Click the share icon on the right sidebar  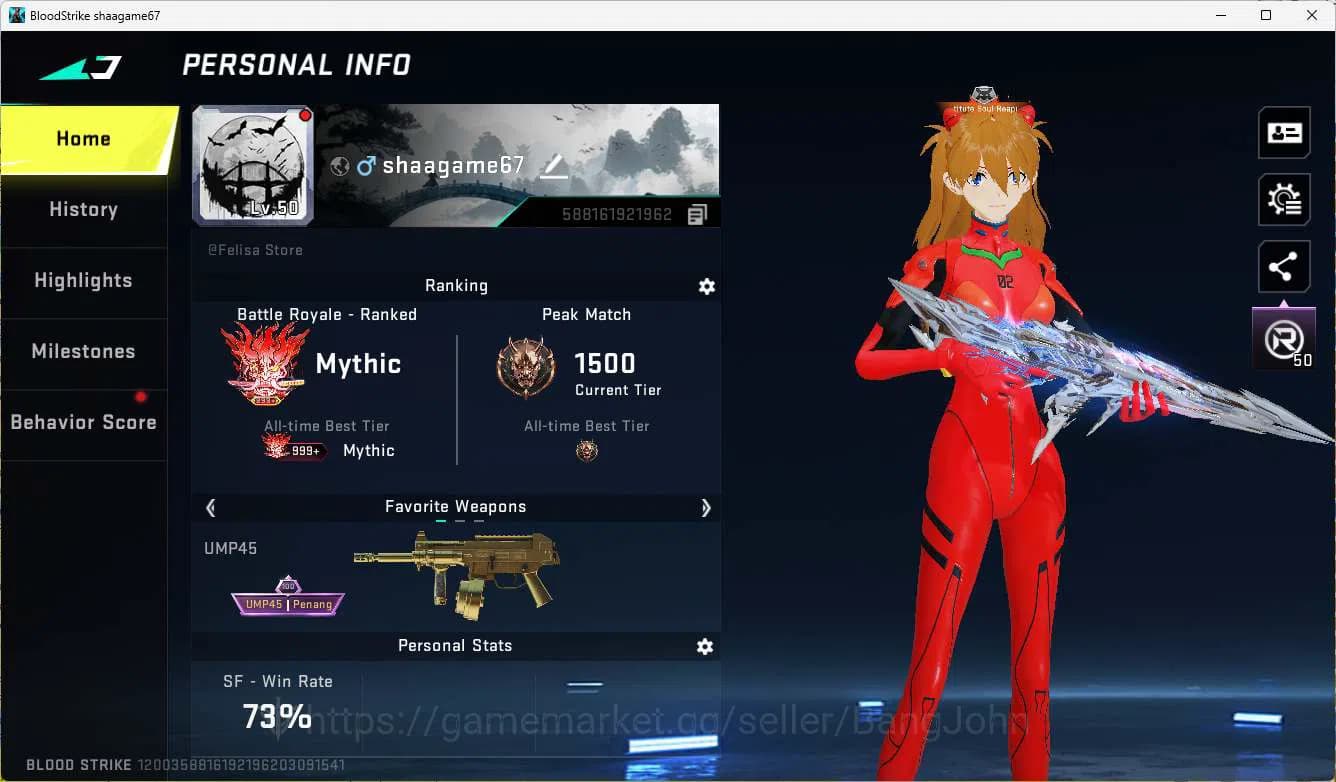(x=1284, y=266)
